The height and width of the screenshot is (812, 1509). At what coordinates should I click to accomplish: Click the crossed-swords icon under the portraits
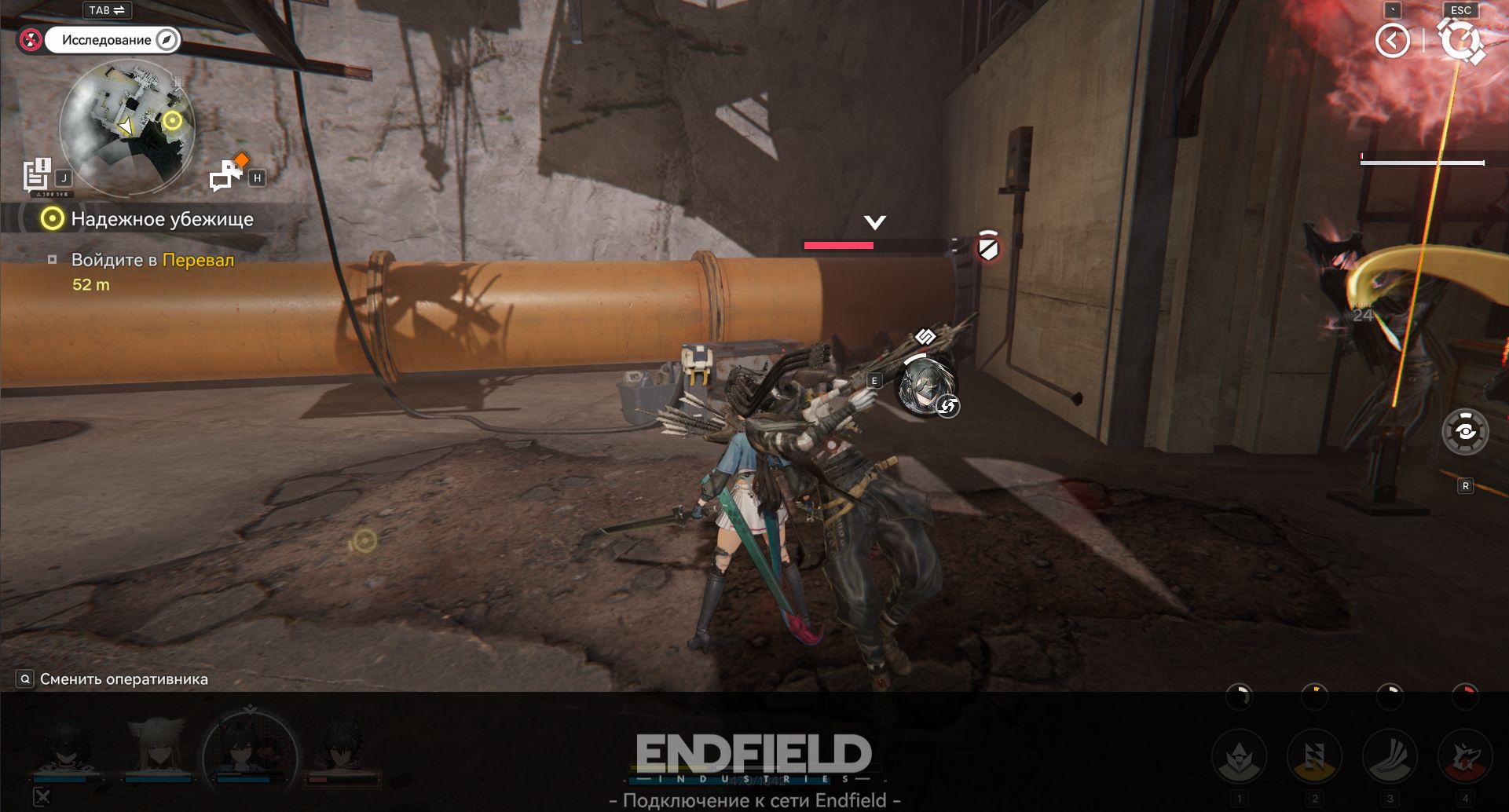point(42,797)
